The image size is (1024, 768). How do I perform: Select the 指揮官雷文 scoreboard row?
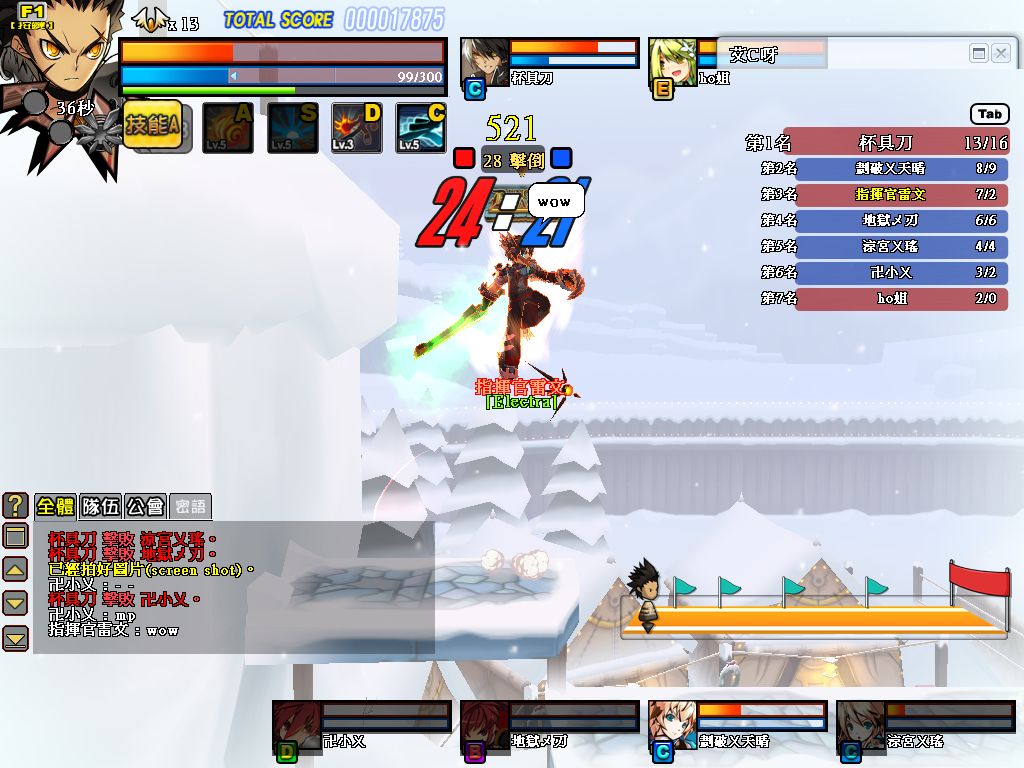[x=901, y=194]
